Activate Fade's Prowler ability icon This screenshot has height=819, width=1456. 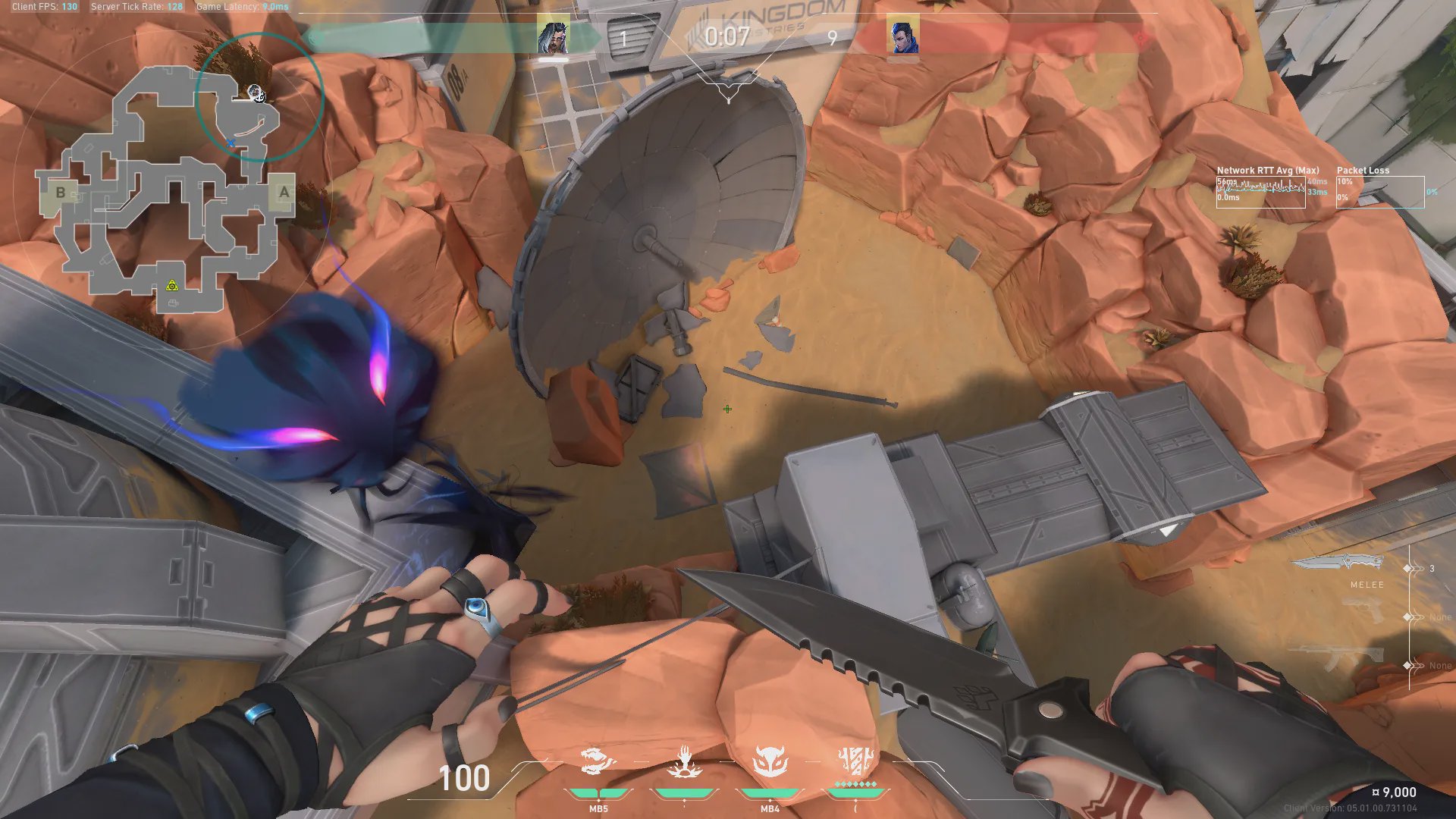[598, 761]
